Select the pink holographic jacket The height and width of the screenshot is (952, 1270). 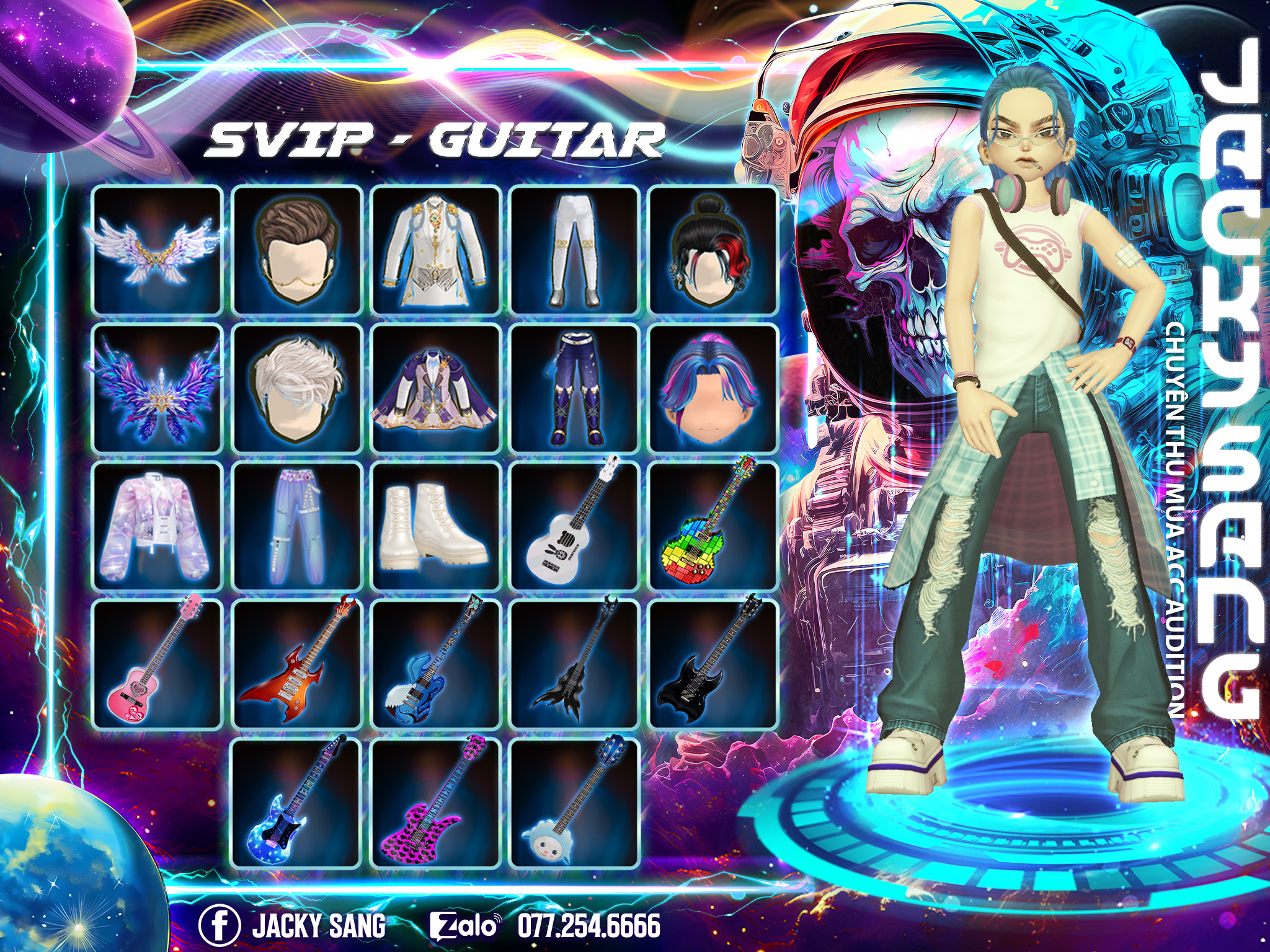157,527
